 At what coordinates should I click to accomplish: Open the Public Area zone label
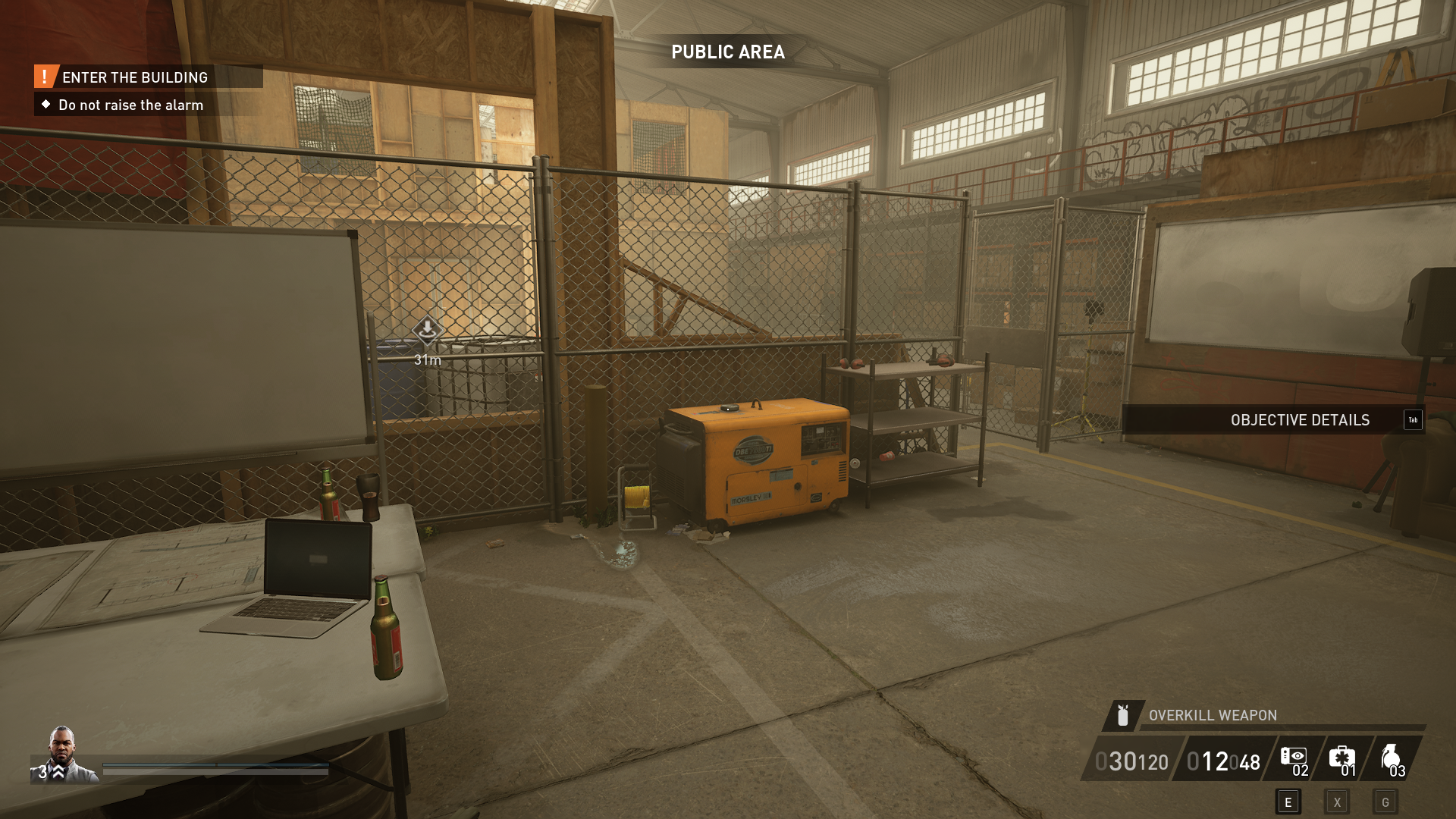tap(727, 53)
